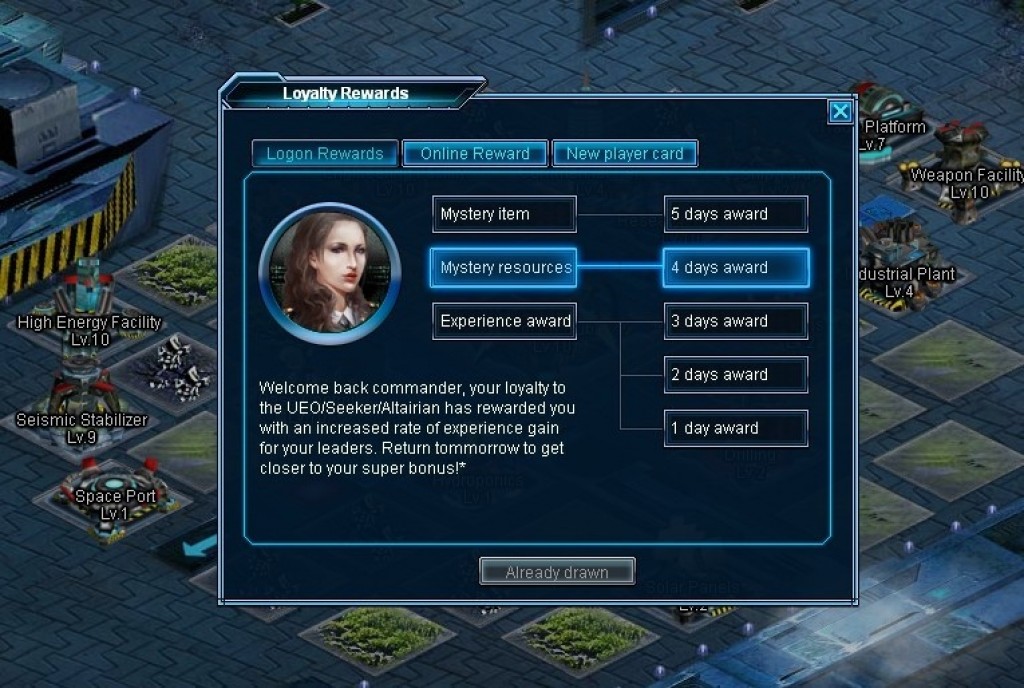Screen dimensions: 1024x688
Task: Select the Mystery item reward
Action: [x=504, y=214]
